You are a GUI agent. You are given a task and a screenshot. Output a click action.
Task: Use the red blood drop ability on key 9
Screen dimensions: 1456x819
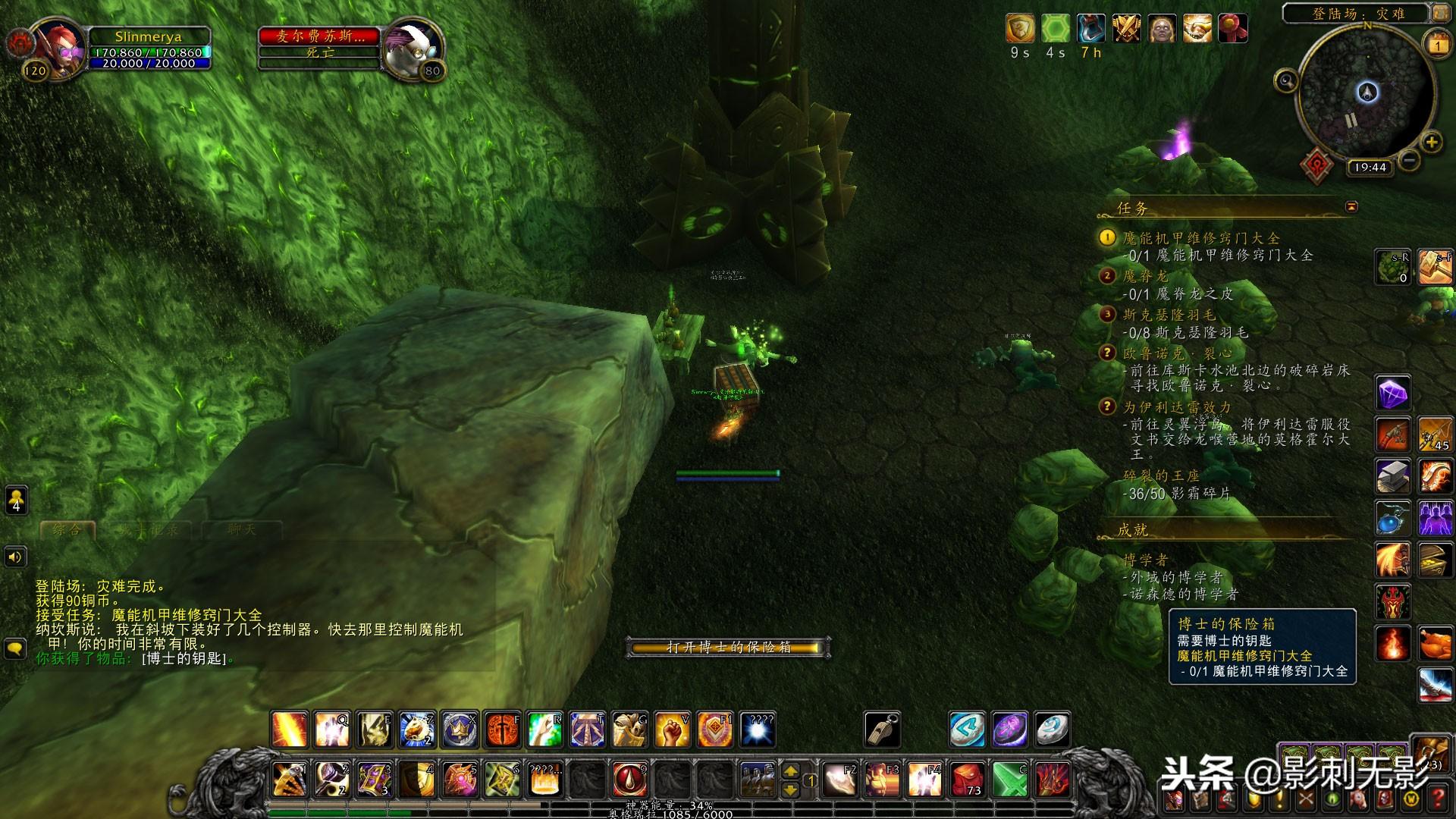coord(629,779)
